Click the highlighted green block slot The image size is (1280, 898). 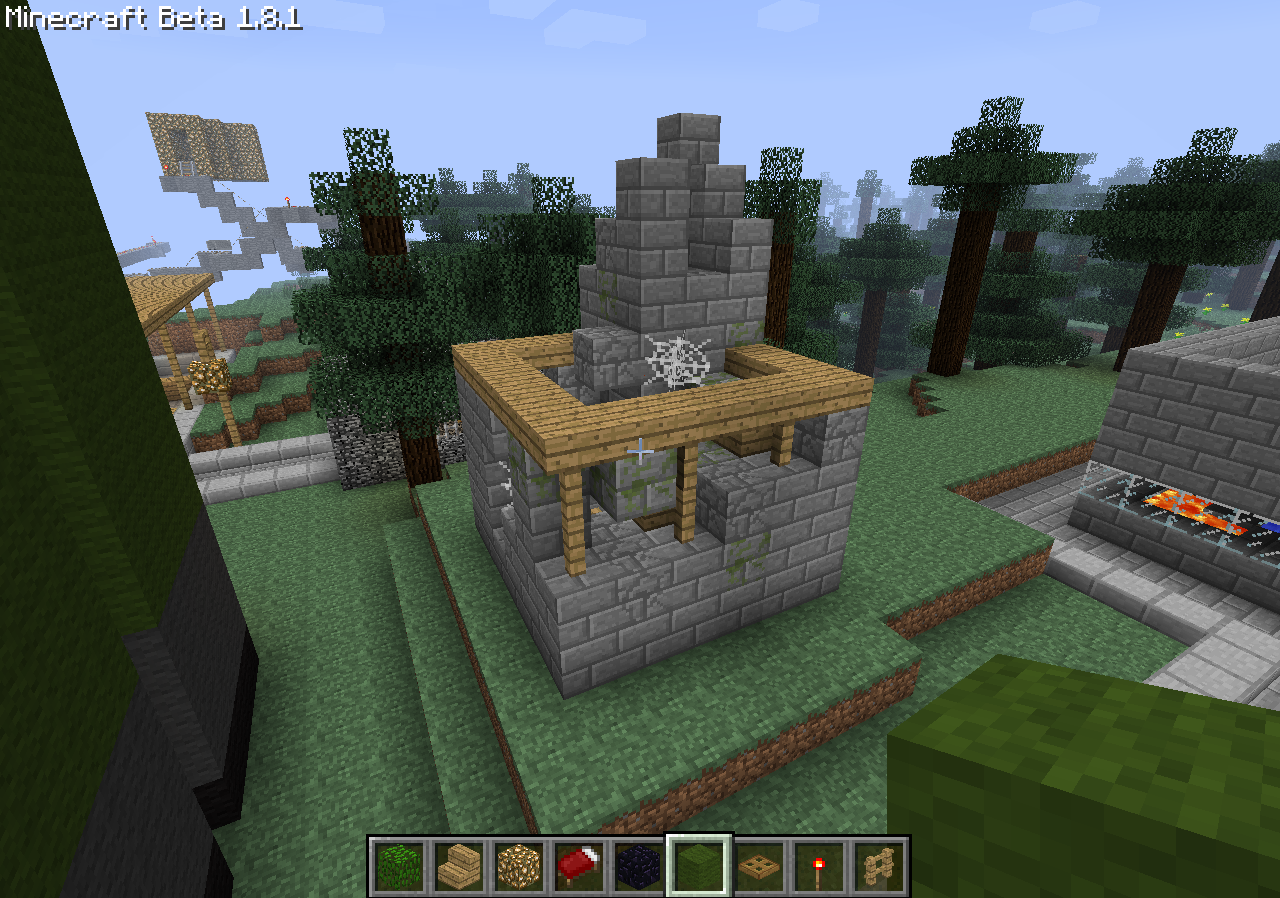[x=699, y=866]
